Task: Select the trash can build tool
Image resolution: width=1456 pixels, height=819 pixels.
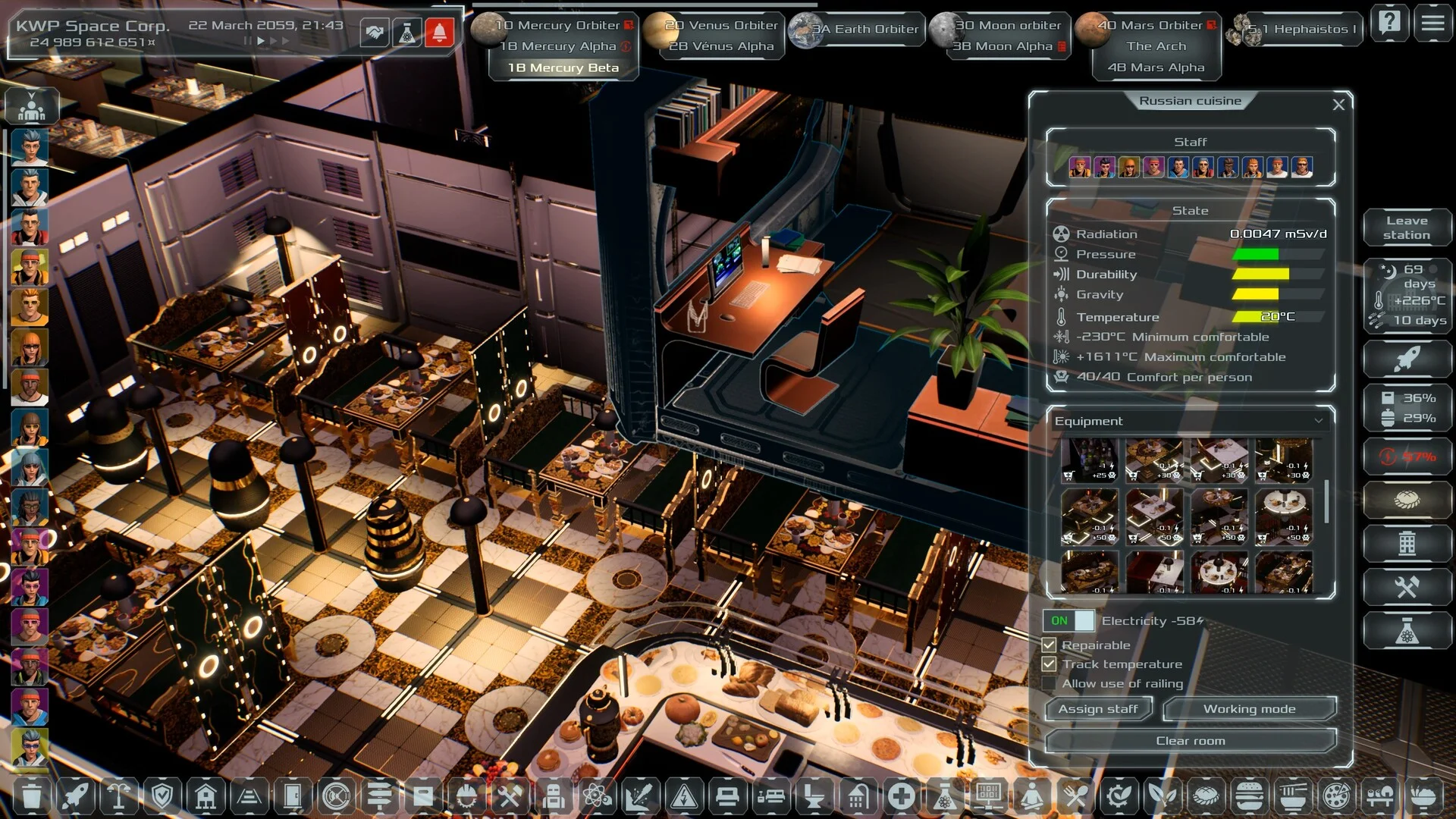Action: tap(31, 796)
